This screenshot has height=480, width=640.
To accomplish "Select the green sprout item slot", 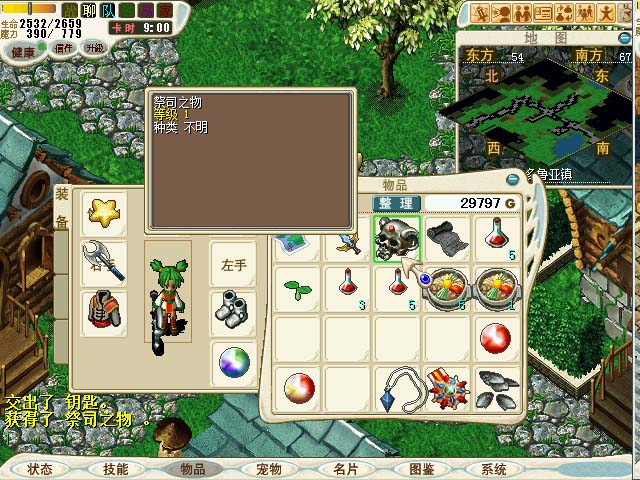I will click(x=295, y=288).
